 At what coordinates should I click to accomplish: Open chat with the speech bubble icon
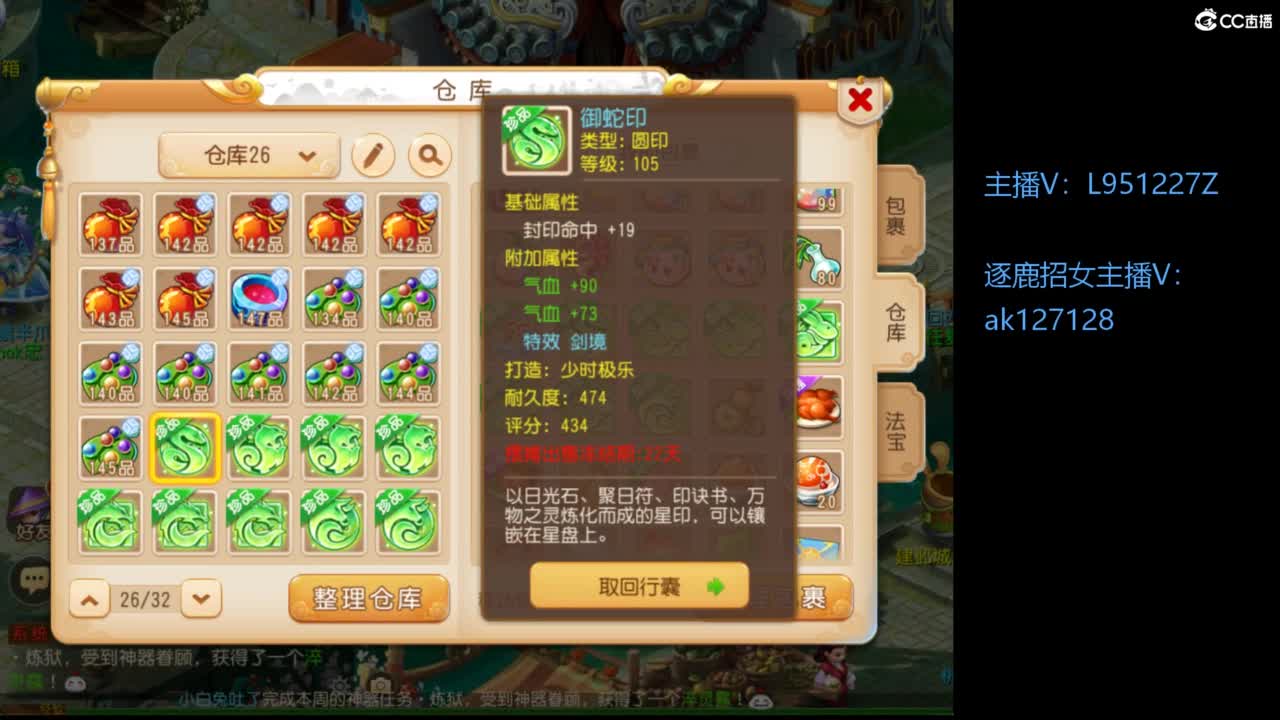30,577
